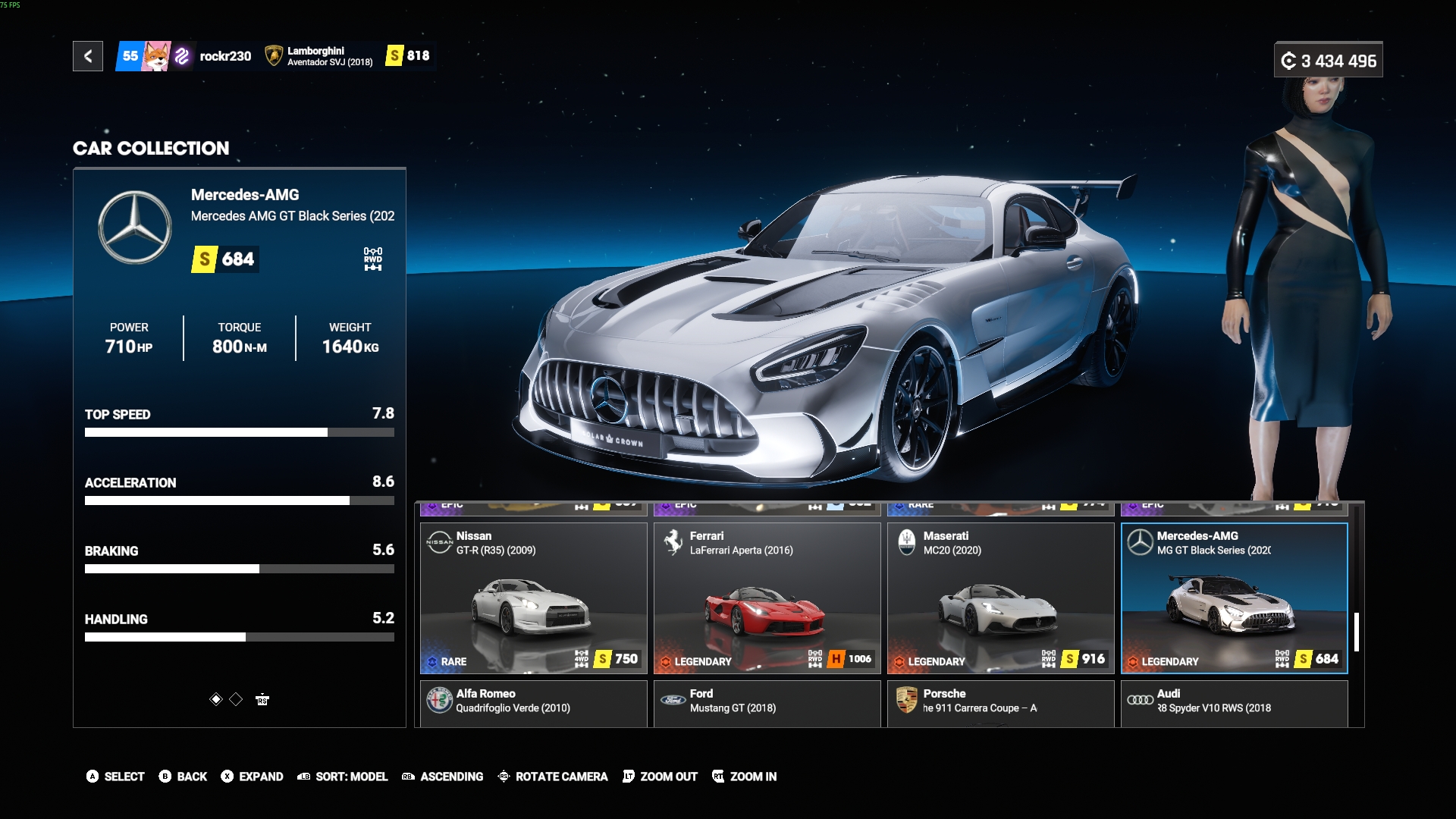
Task: Click the Sort: Model option
Action: [343, 777]
